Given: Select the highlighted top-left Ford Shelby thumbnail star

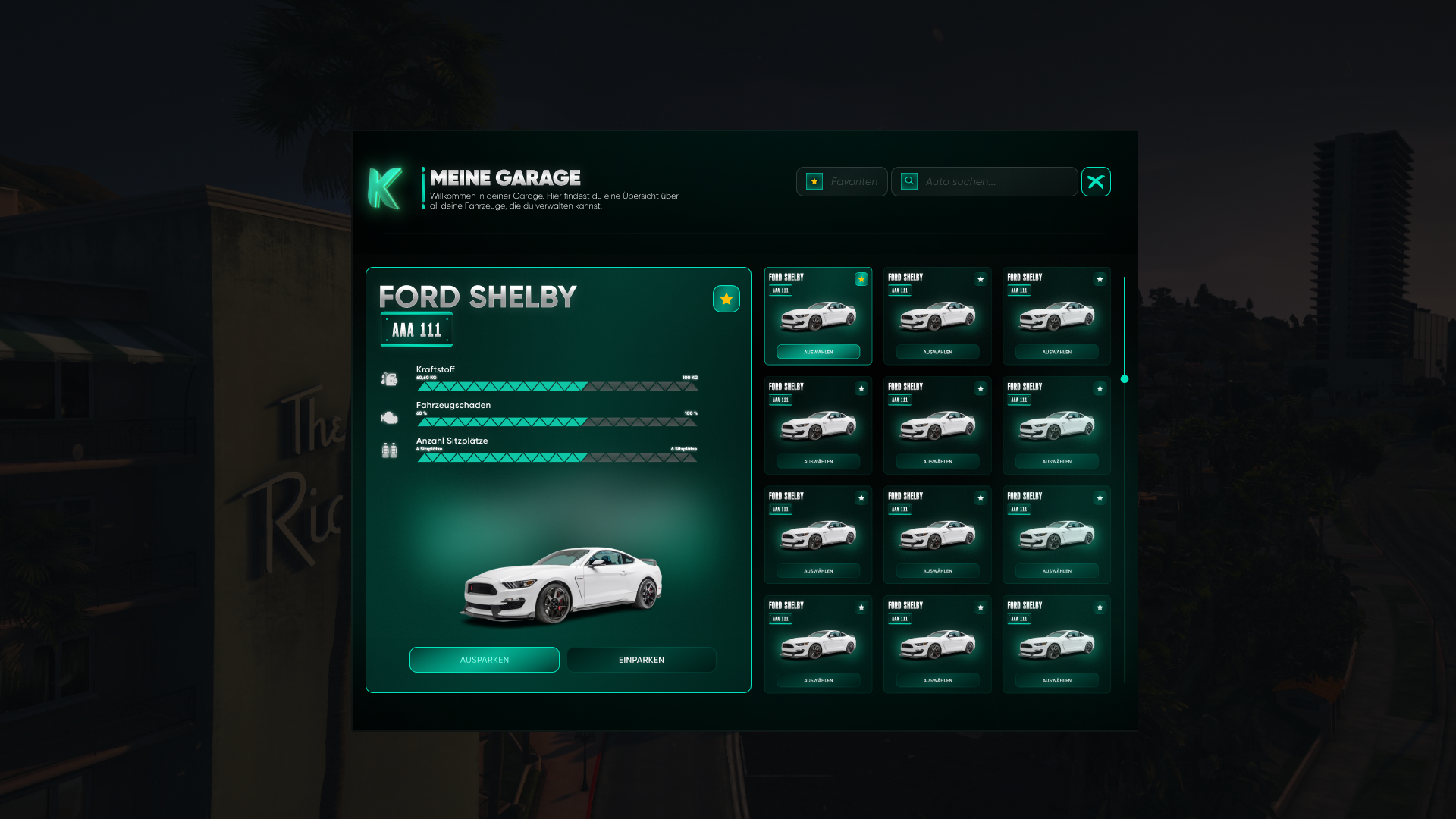Looking at the screenshot, I should (861, 280).
